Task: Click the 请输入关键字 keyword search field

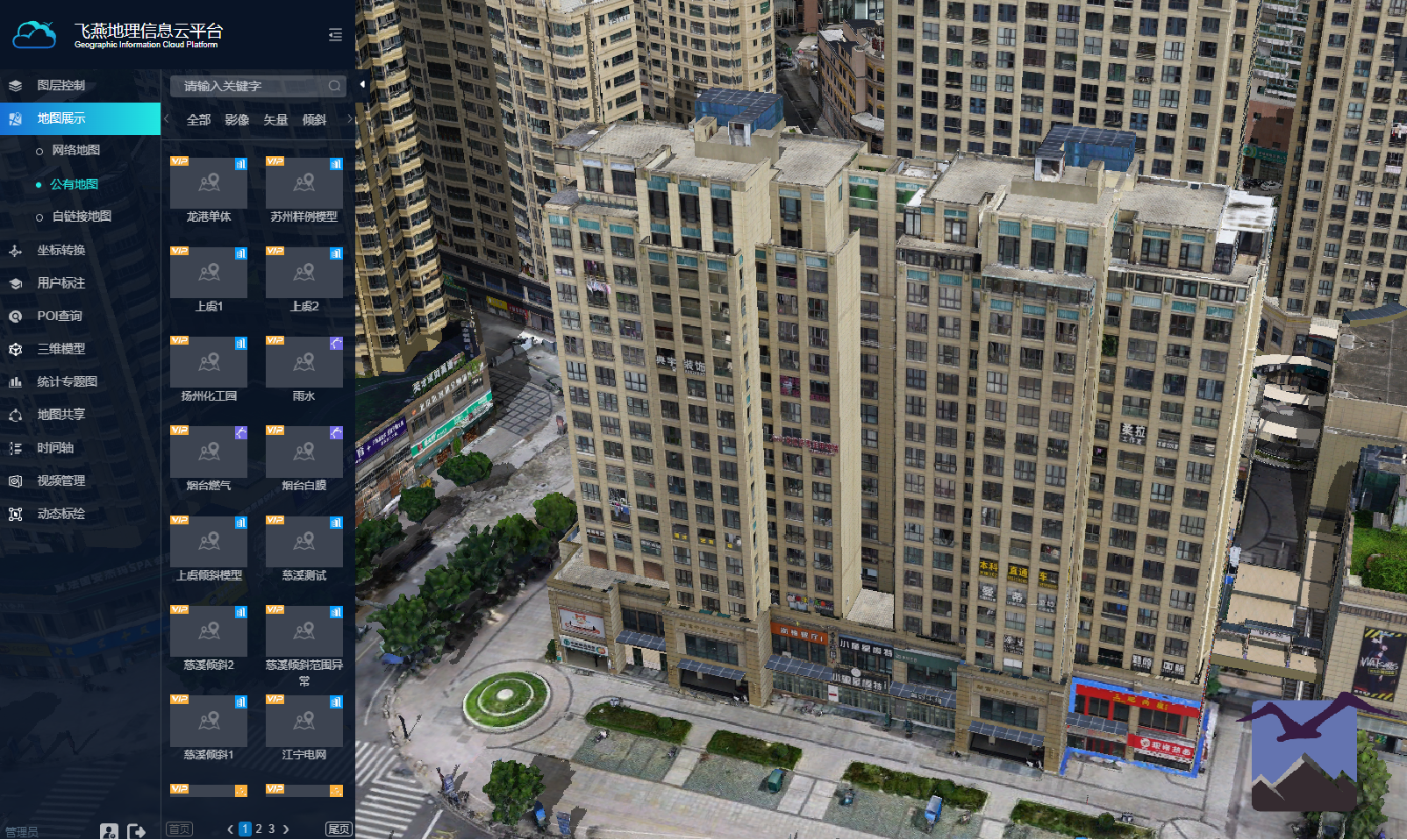Action: pyautogui.click(x=250, y=86)
